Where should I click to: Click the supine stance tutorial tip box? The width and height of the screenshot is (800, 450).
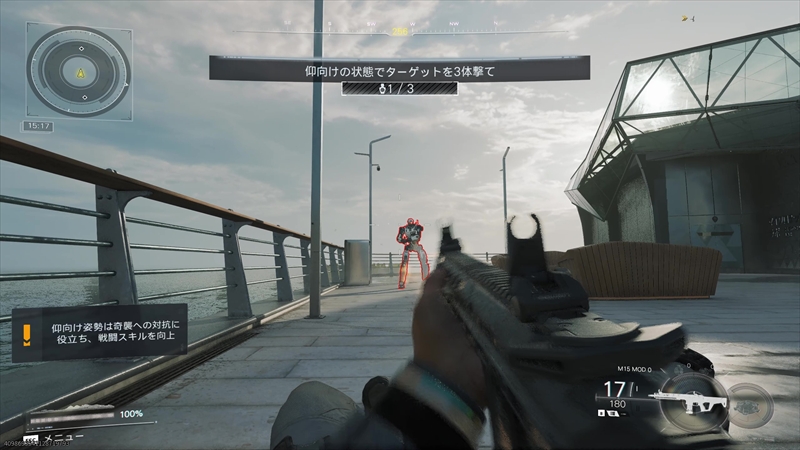pyautogui.click(x=100, y=333)
